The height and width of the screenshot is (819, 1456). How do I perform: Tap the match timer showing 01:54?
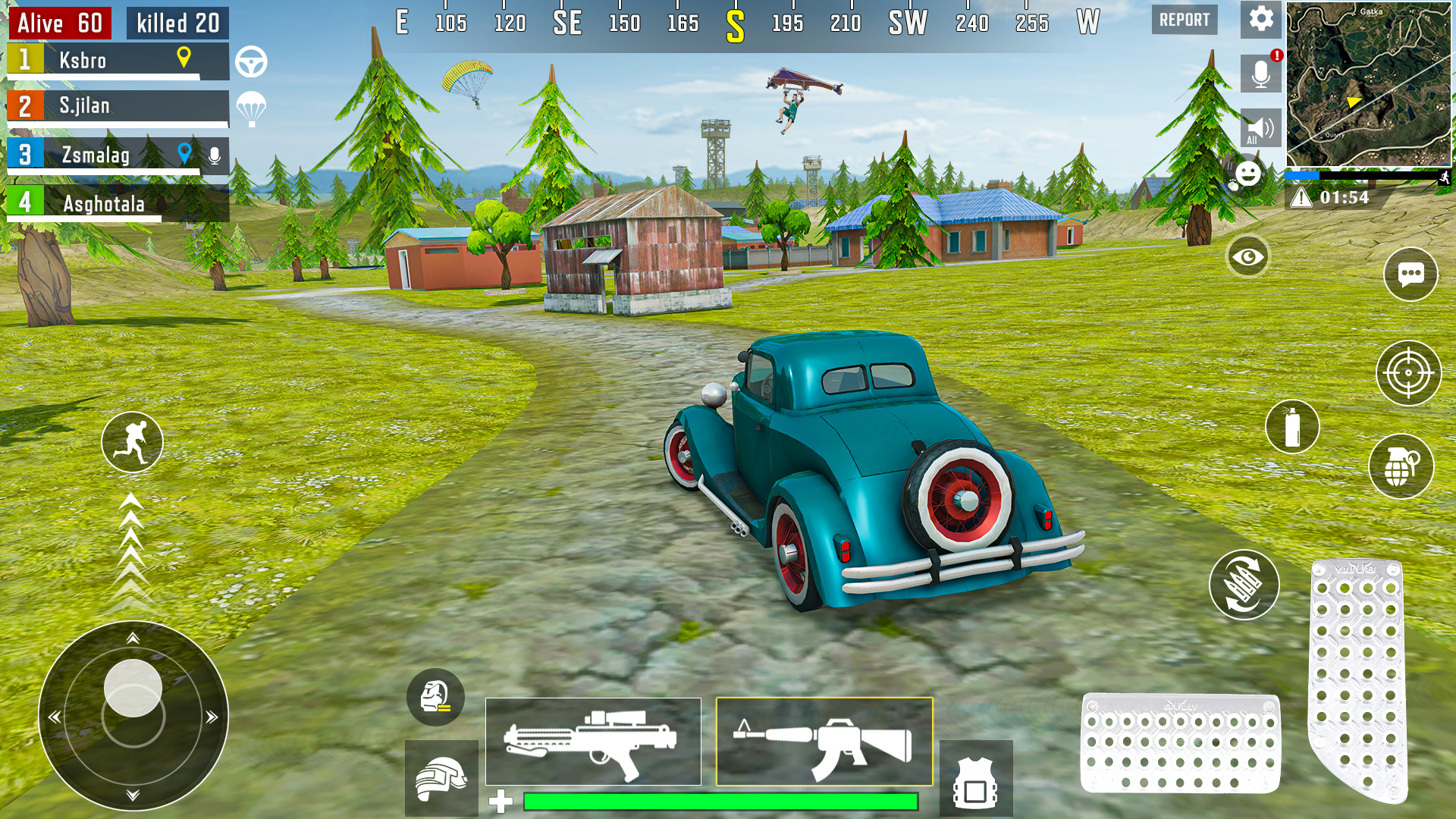coord(1344,199)
